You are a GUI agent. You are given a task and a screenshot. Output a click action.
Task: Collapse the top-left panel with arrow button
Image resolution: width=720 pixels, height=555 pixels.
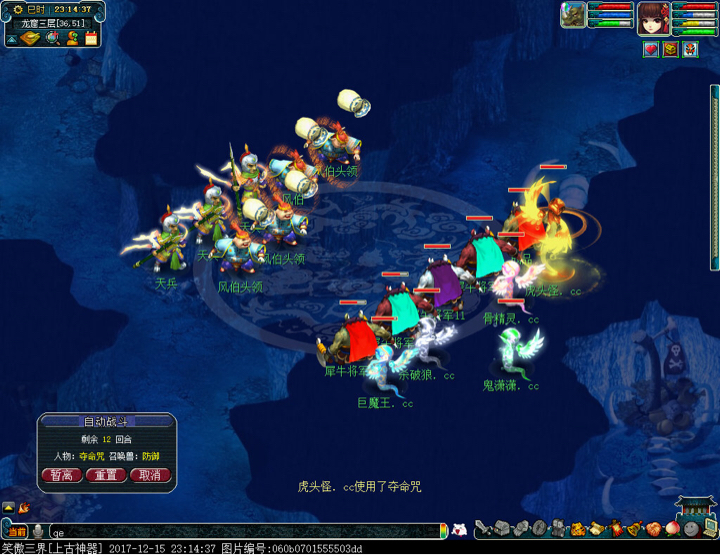click(11, 39)
